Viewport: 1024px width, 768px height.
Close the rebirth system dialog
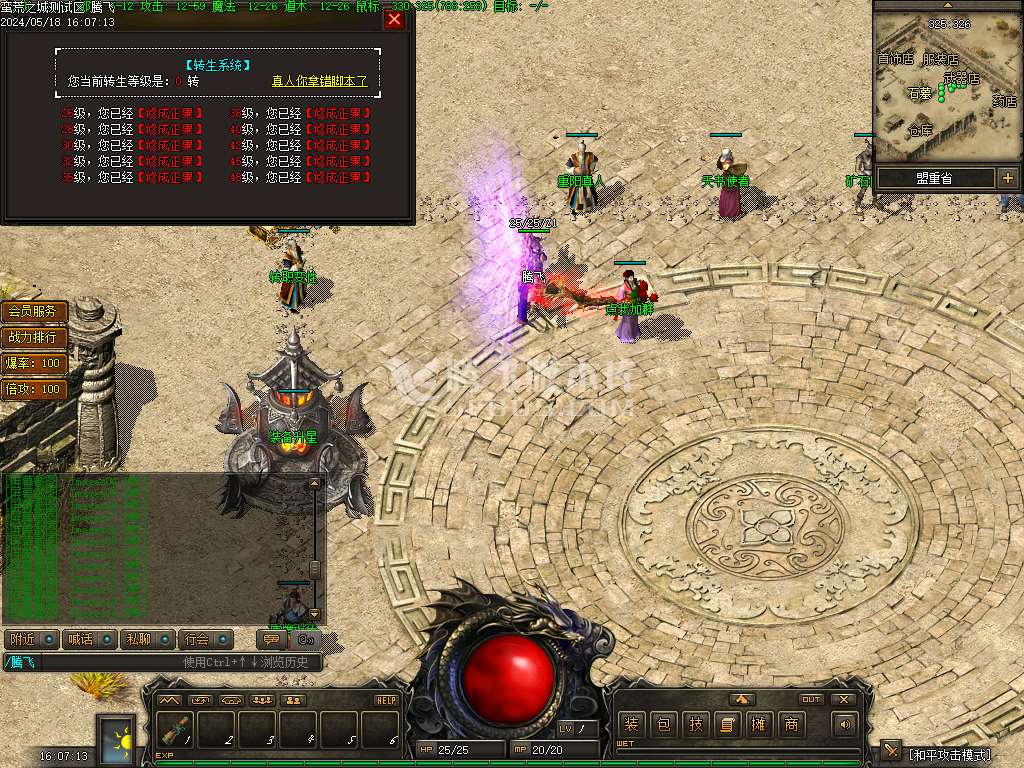395,19
